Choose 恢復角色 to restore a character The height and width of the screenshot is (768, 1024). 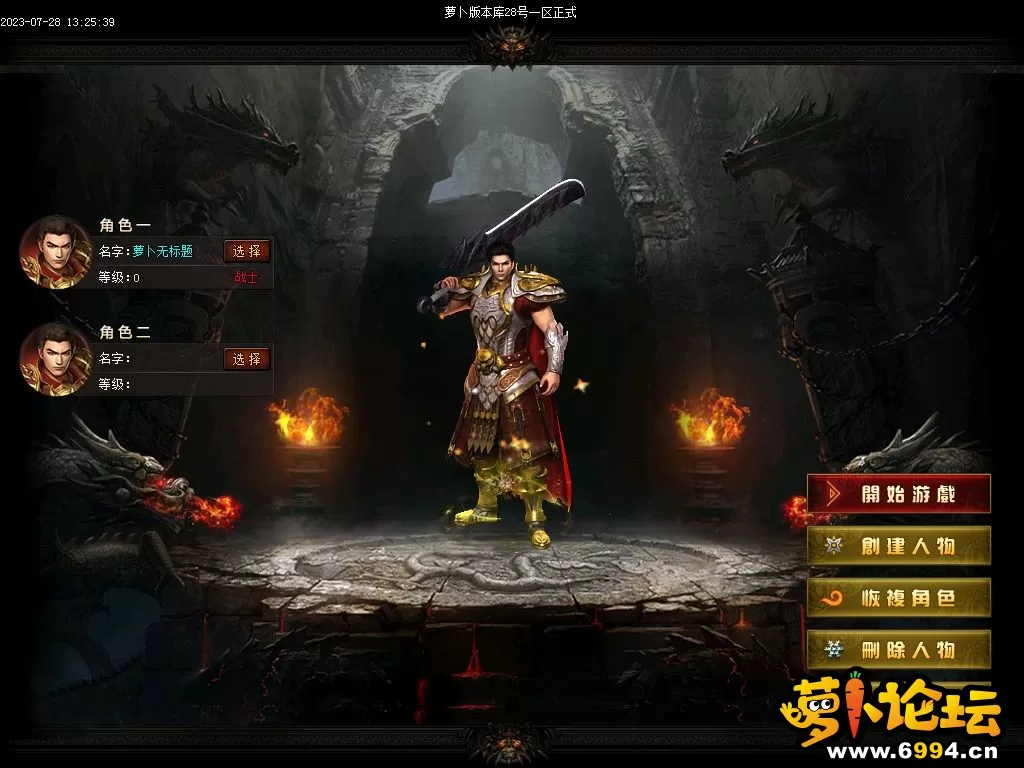[x=898, y=598]
